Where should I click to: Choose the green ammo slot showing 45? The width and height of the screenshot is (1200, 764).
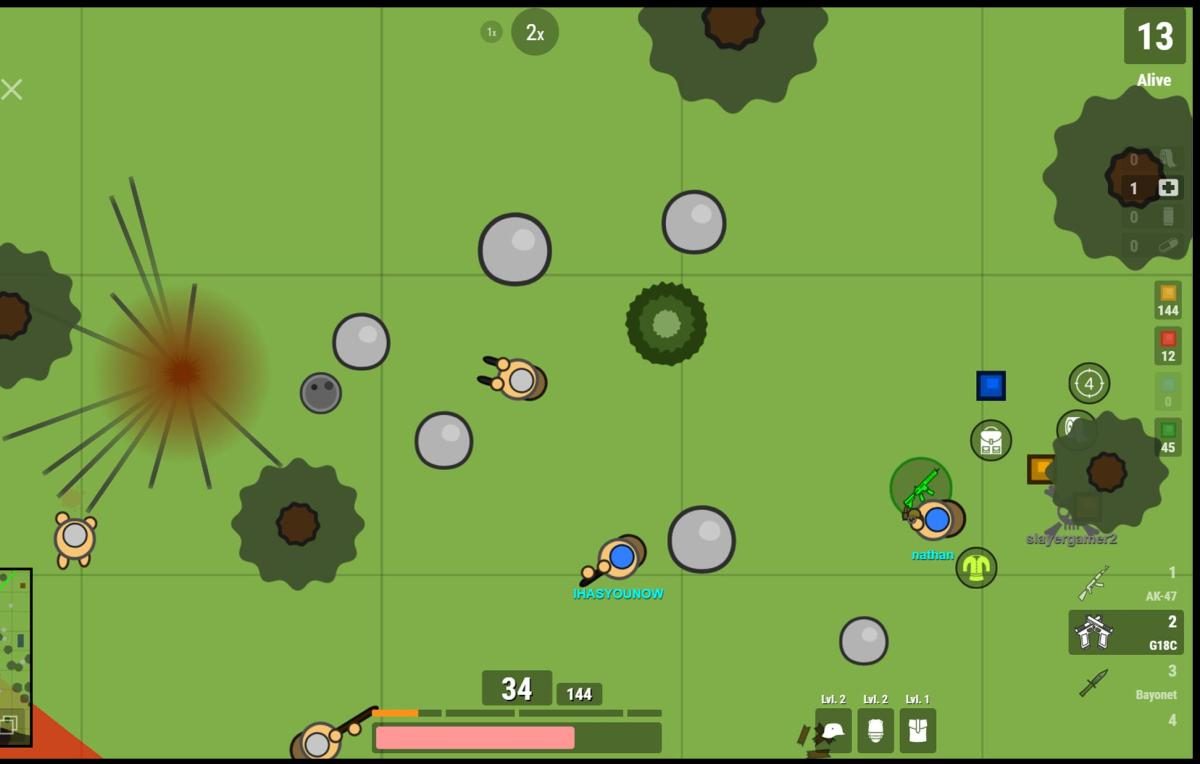click(1167, 437)
